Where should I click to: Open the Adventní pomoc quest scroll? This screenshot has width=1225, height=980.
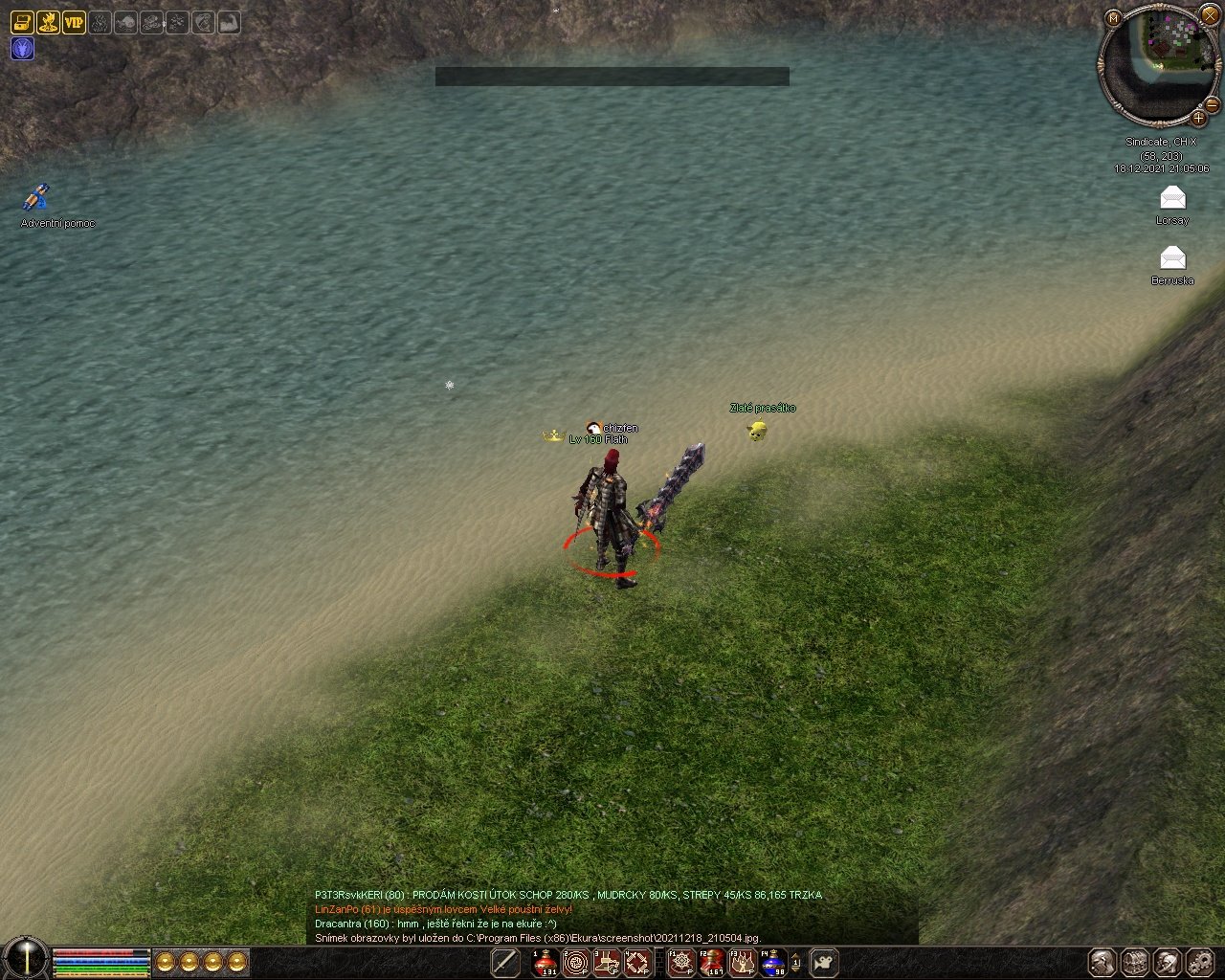pos(36,198)
